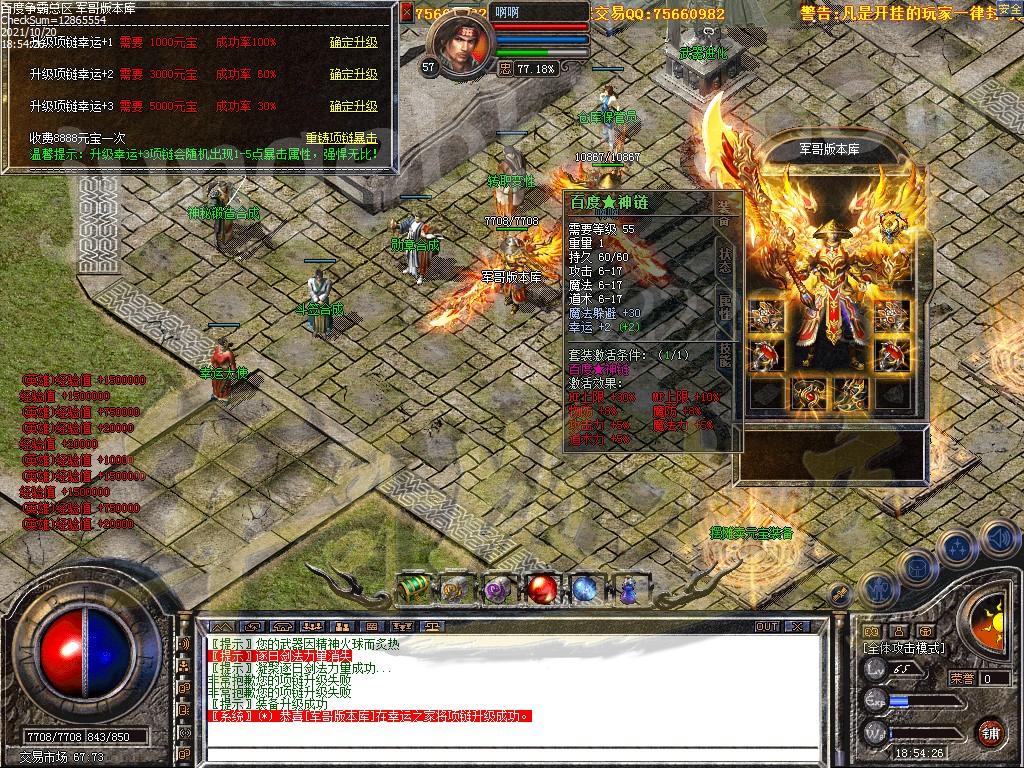
Task: Click the OUT button above the chat
Action: [767, 627]
